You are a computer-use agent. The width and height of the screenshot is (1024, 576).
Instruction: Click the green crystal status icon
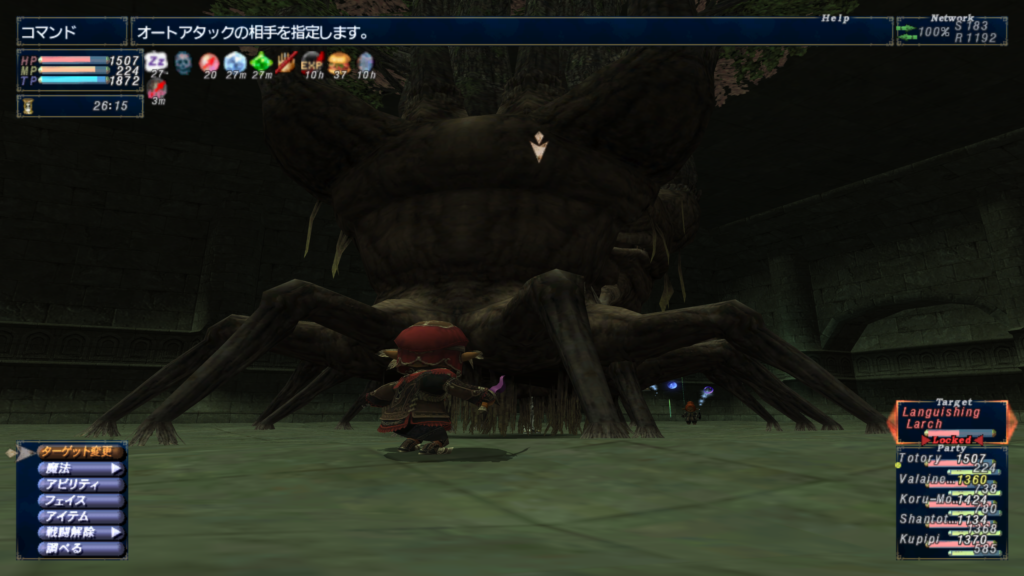(x=261, y=62)
